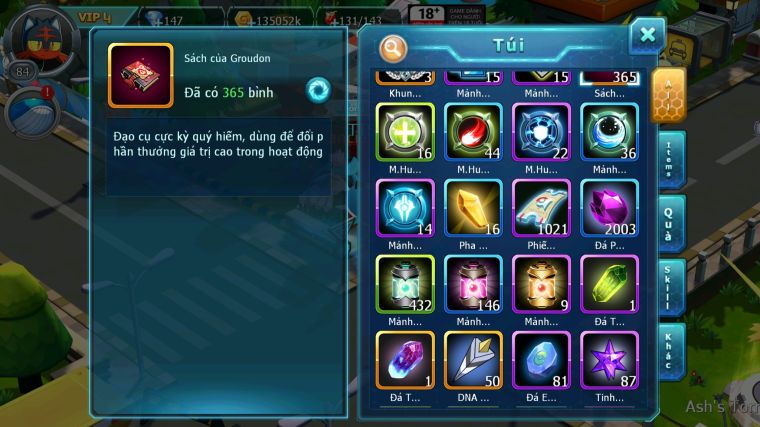The image size is (760, 427).
Task: Open the bag search magnifier
Action: [394, 47]
